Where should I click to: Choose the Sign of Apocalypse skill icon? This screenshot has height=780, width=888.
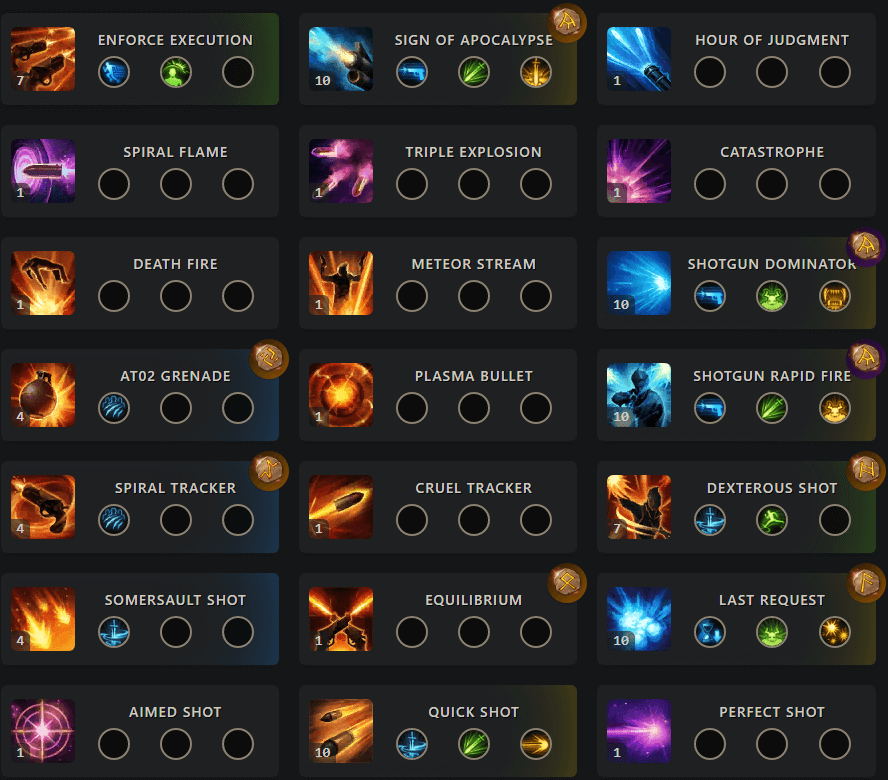[x=341, y=59]
